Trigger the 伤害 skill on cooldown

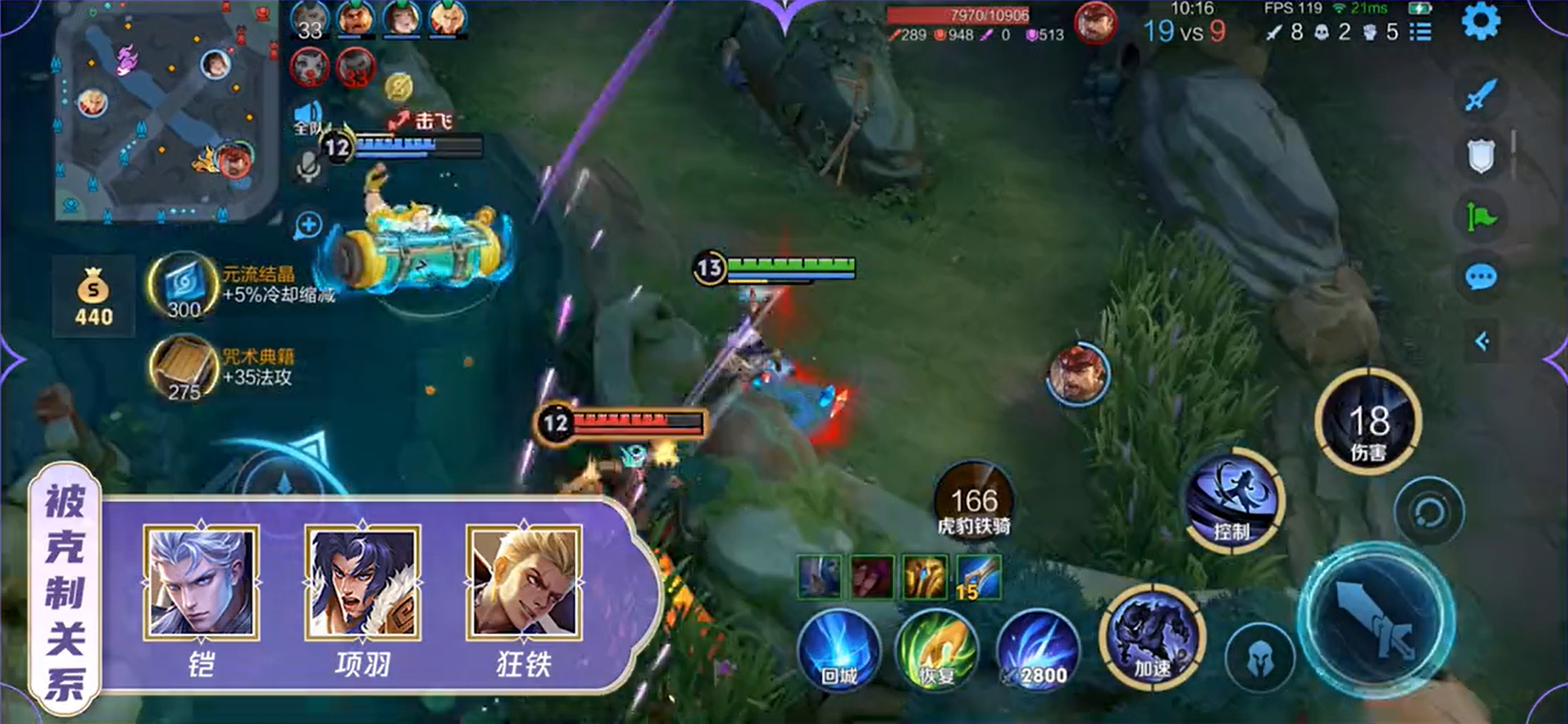pos(1368,424)
